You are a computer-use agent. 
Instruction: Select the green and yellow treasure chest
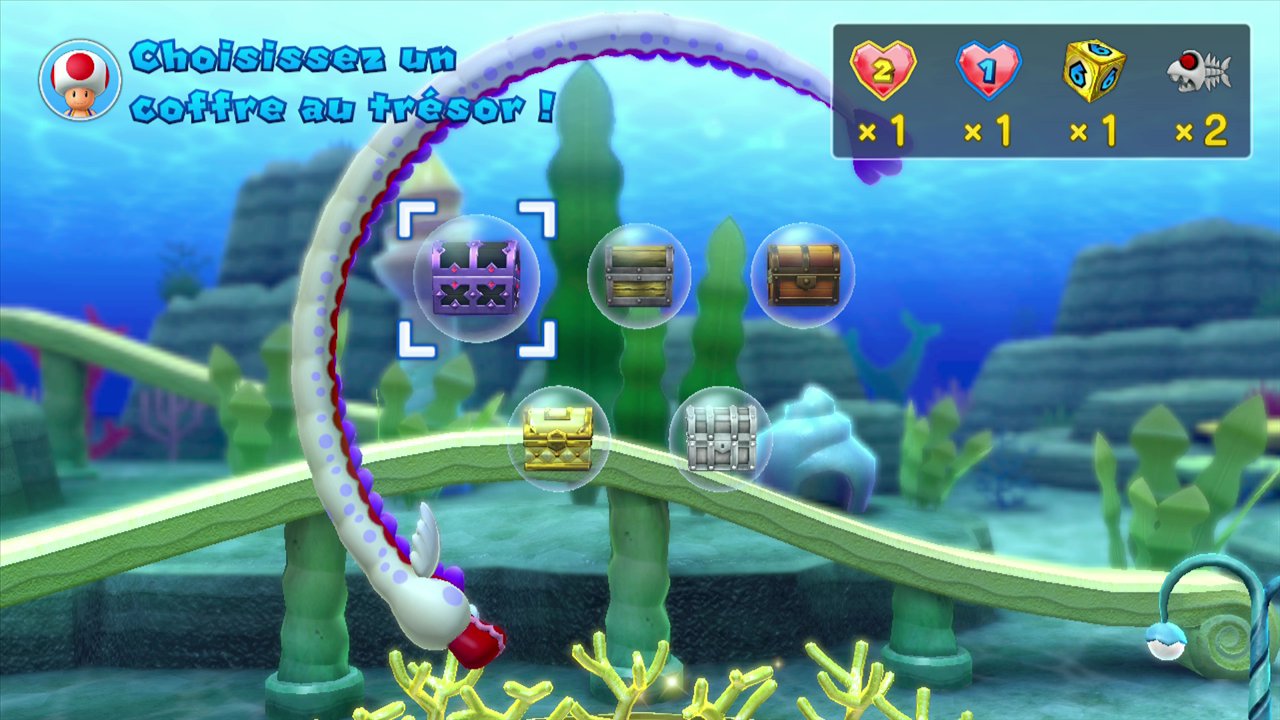(x=639, y=275)
